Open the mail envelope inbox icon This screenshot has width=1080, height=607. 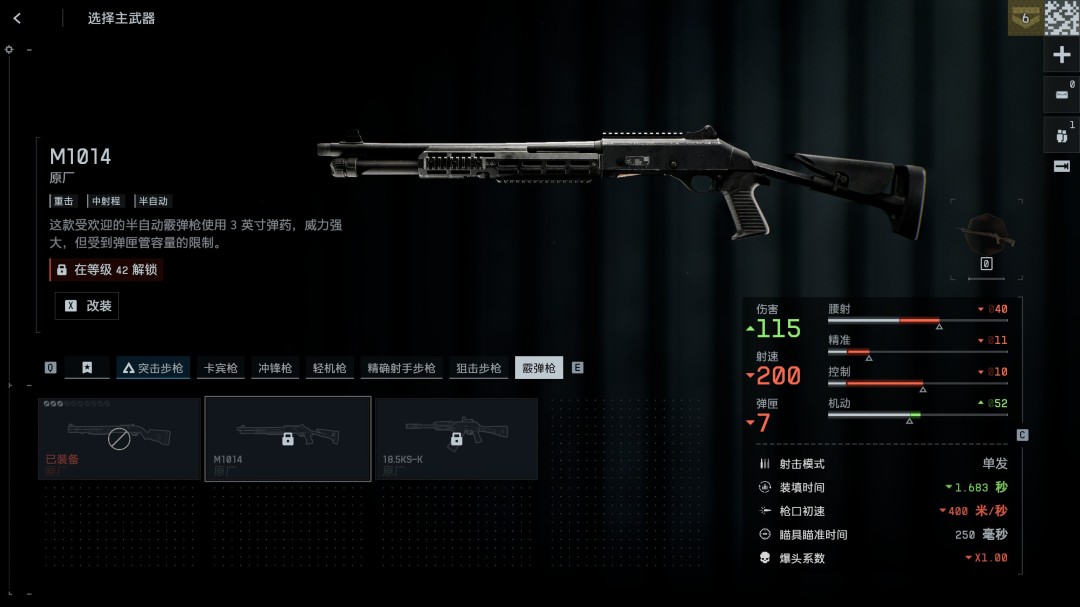[x=1062, y=95]
